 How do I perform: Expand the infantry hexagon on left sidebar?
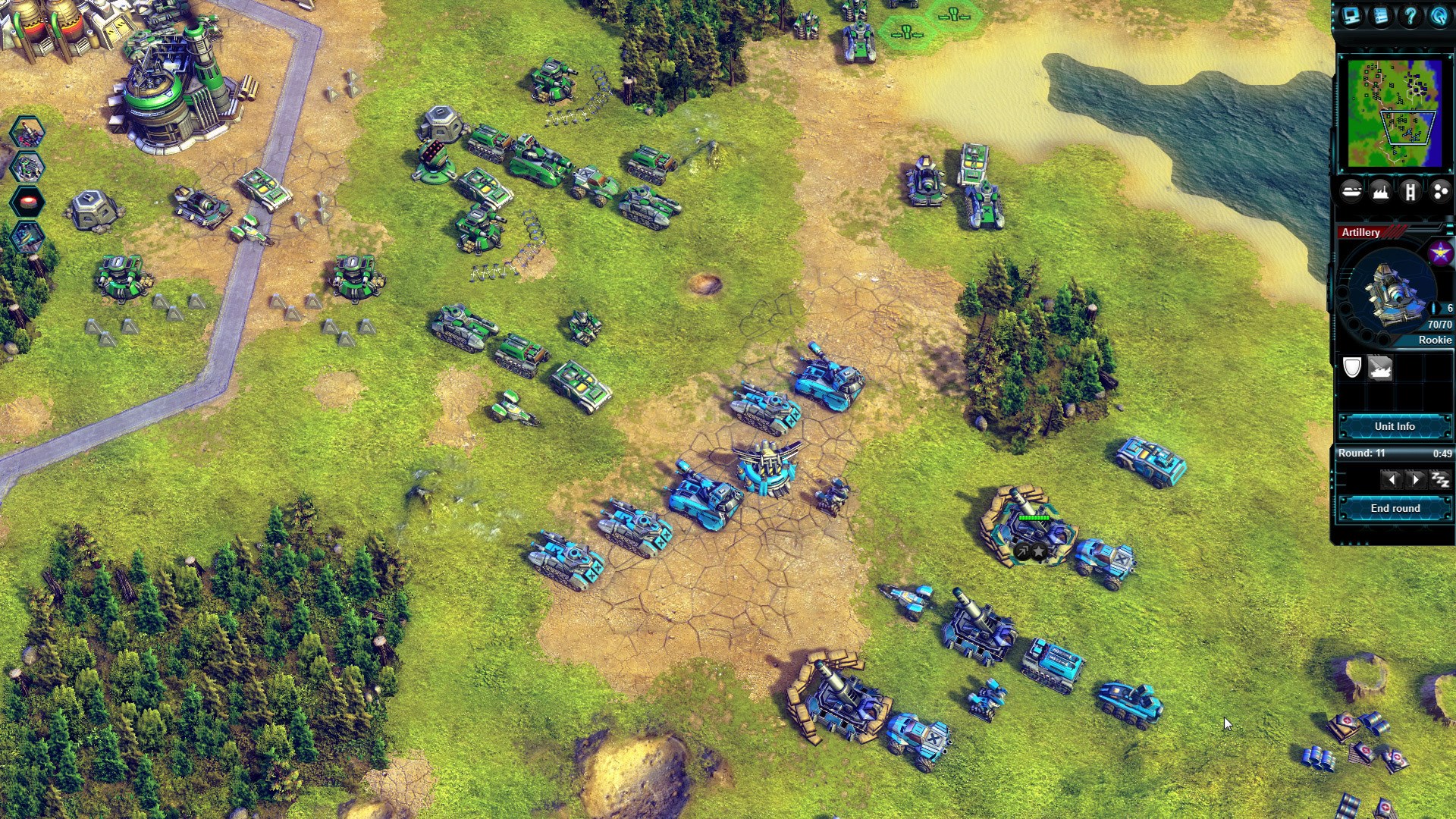27,236
